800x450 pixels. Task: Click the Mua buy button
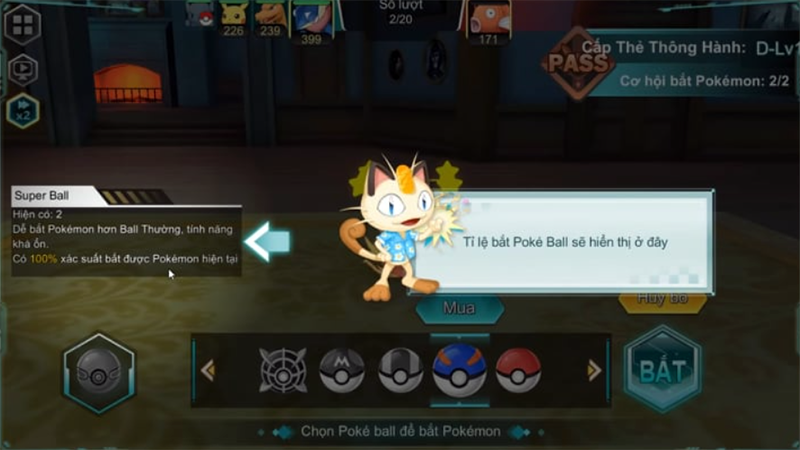pyautogui.click(x=459, y=308)
